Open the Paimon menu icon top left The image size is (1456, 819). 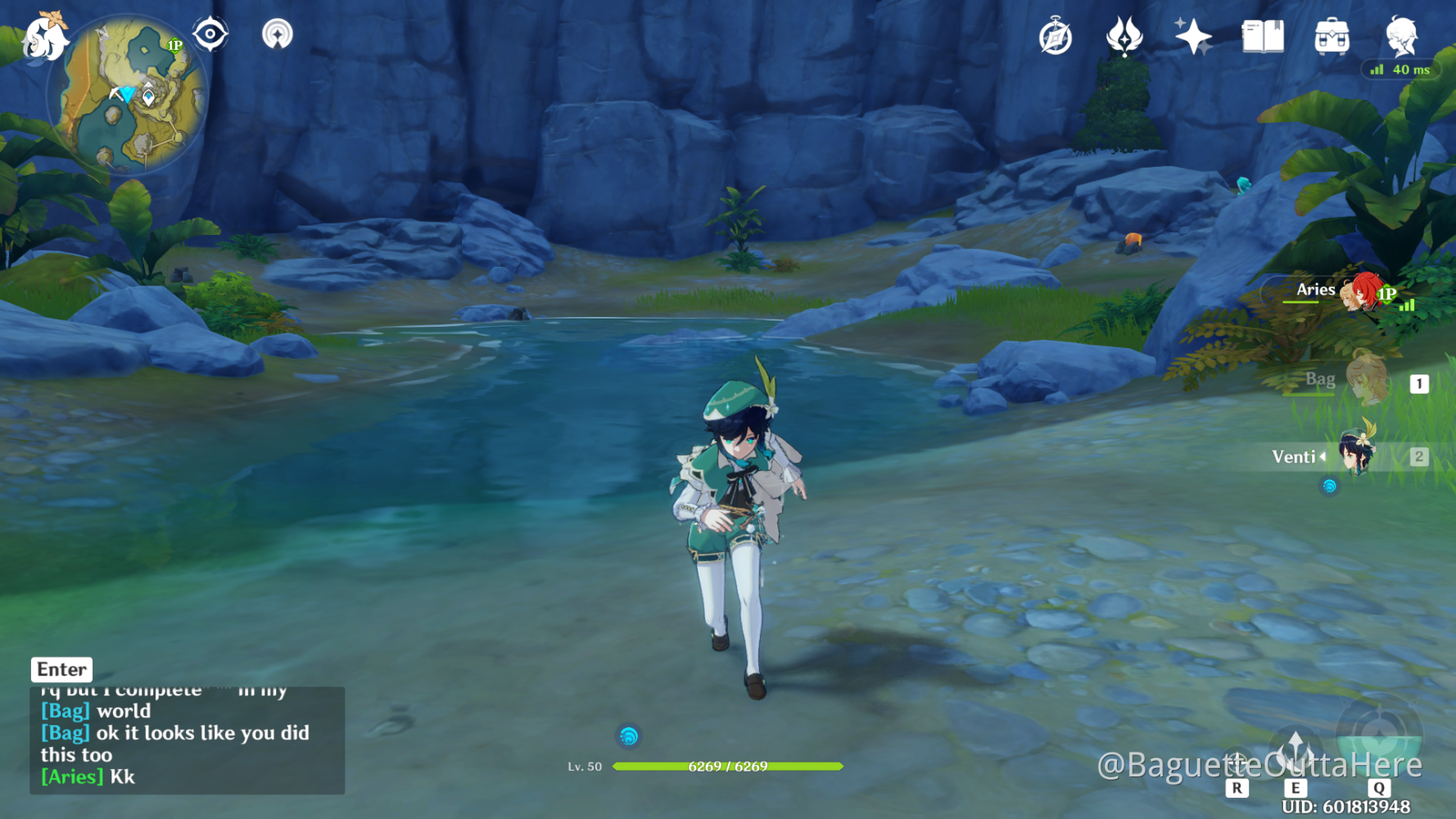point(45,37)
